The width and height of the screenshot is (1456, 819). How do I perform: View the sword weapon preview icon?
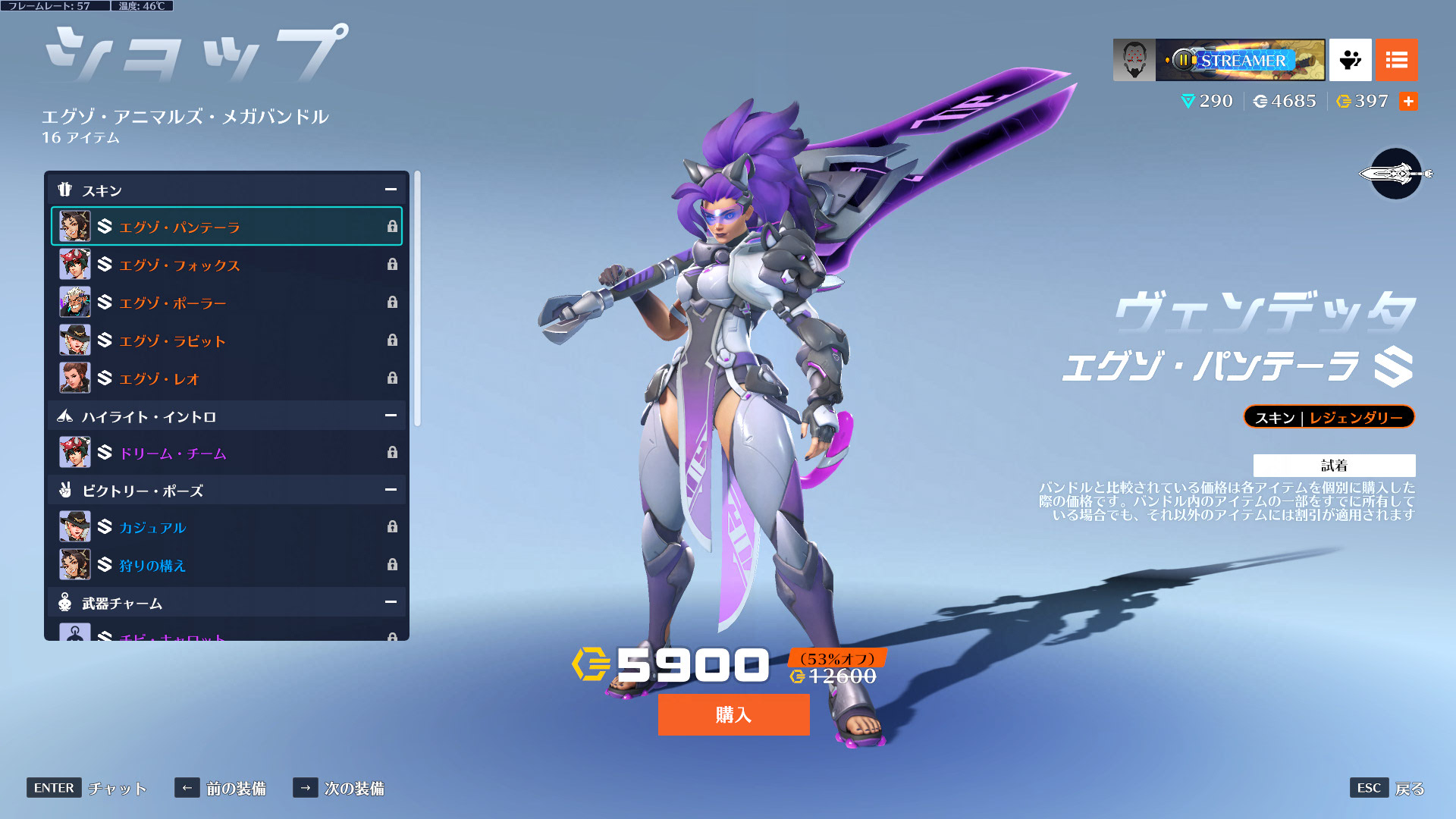pyautogui.click(x=1395, y=174)
